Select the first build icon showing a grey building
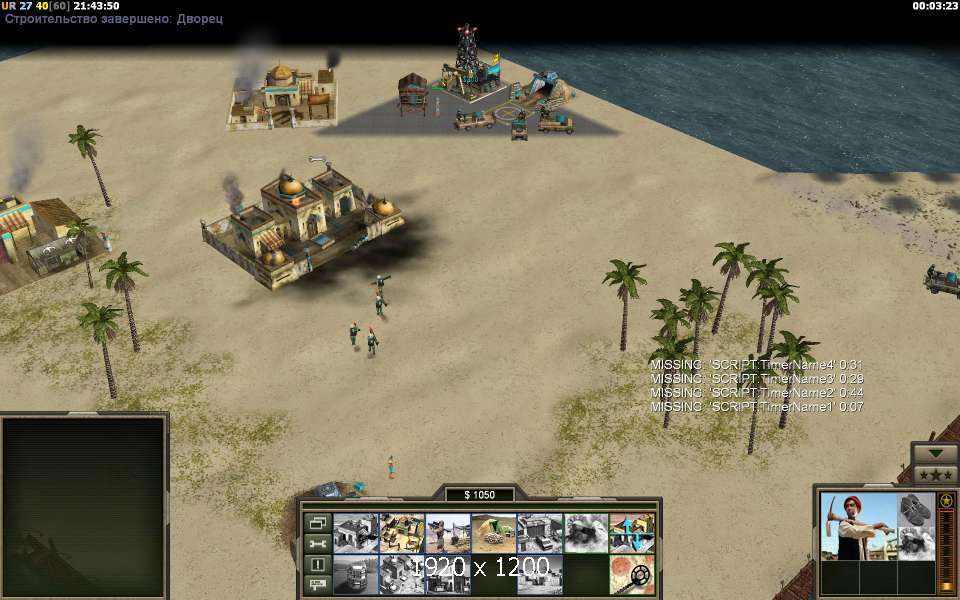This screenshot has width=960, height=600. coord(355,533)
